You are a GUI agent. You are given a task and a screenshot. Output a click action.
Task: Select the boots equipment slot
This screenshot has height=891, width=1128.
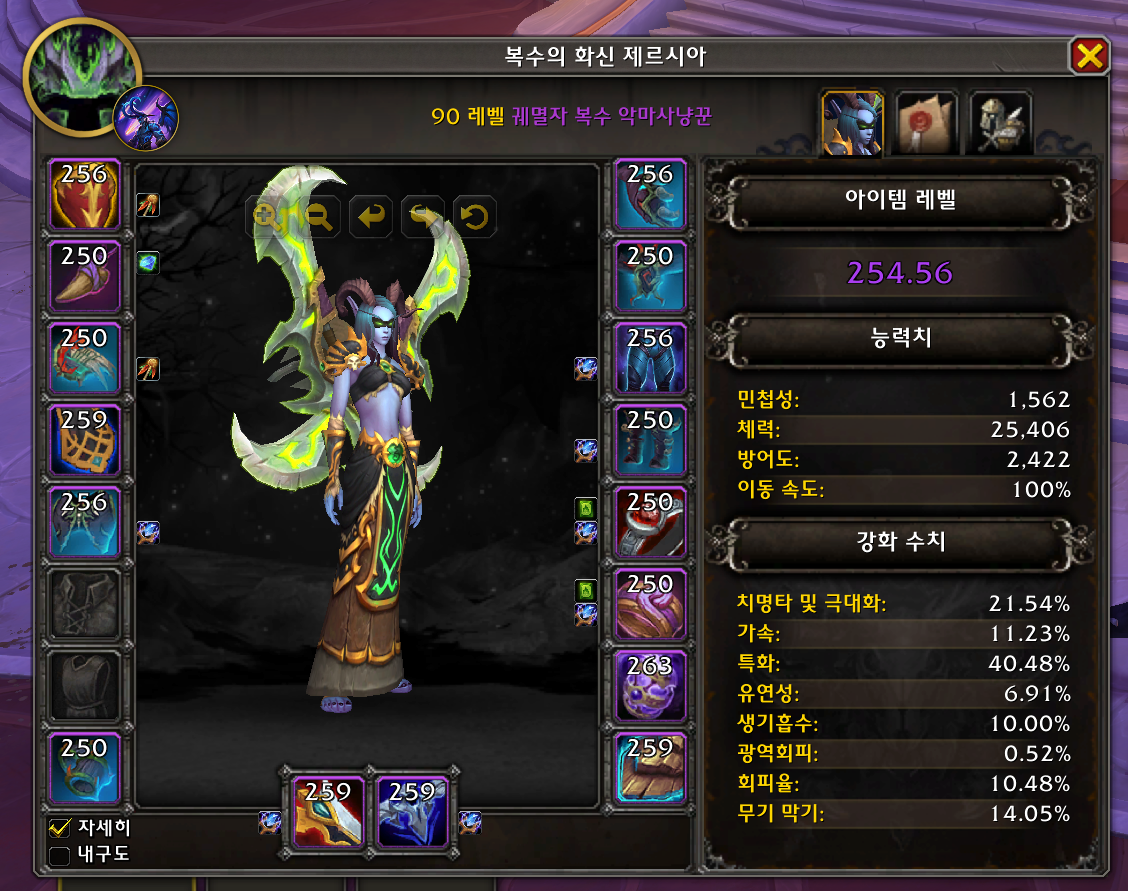(651, 440)
